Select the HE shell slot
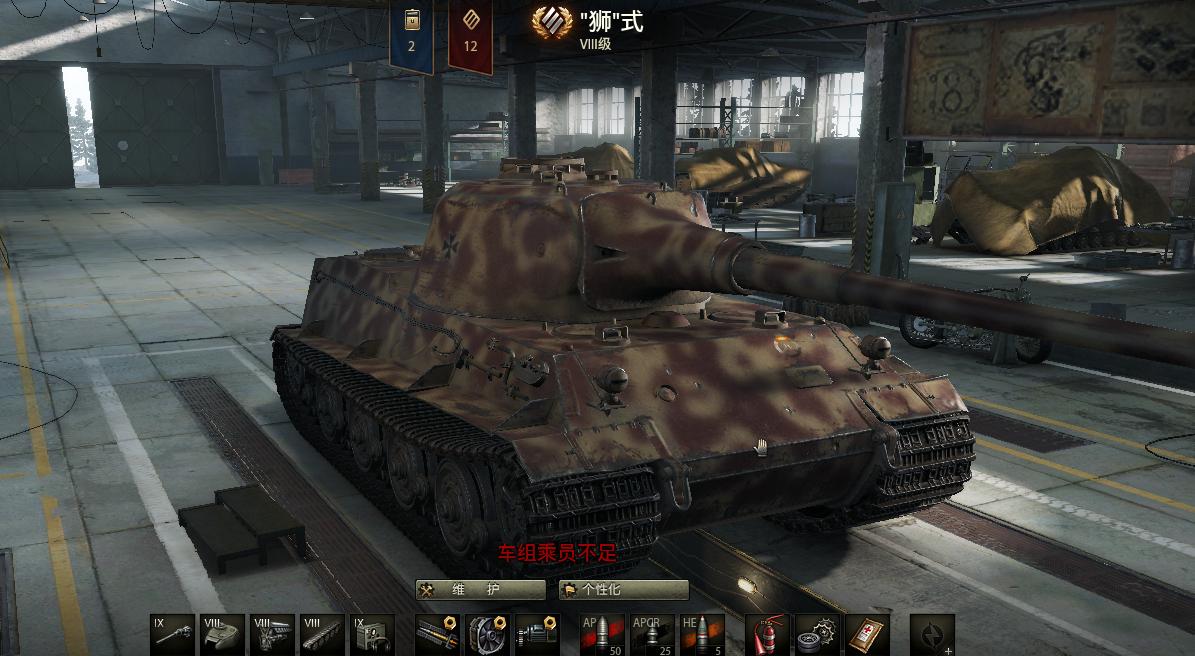This screenshot has height=656, width=1195. tap(702, 635)
